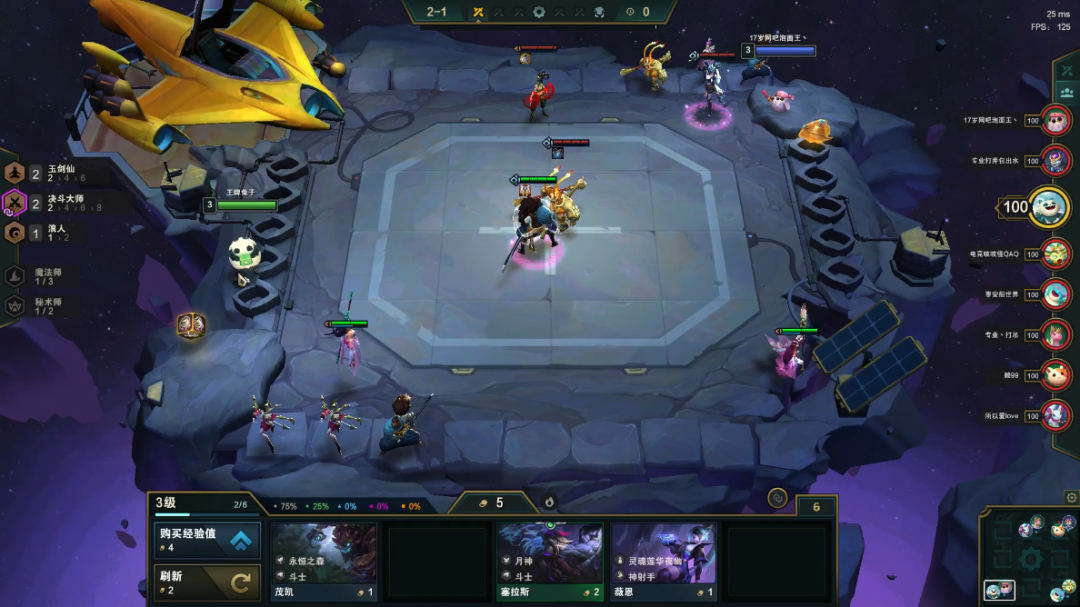View player 17岁网吧泡面王's board from scoreboard
The height and width of the screenshot is (607, 1080).
coord(1056,121)
